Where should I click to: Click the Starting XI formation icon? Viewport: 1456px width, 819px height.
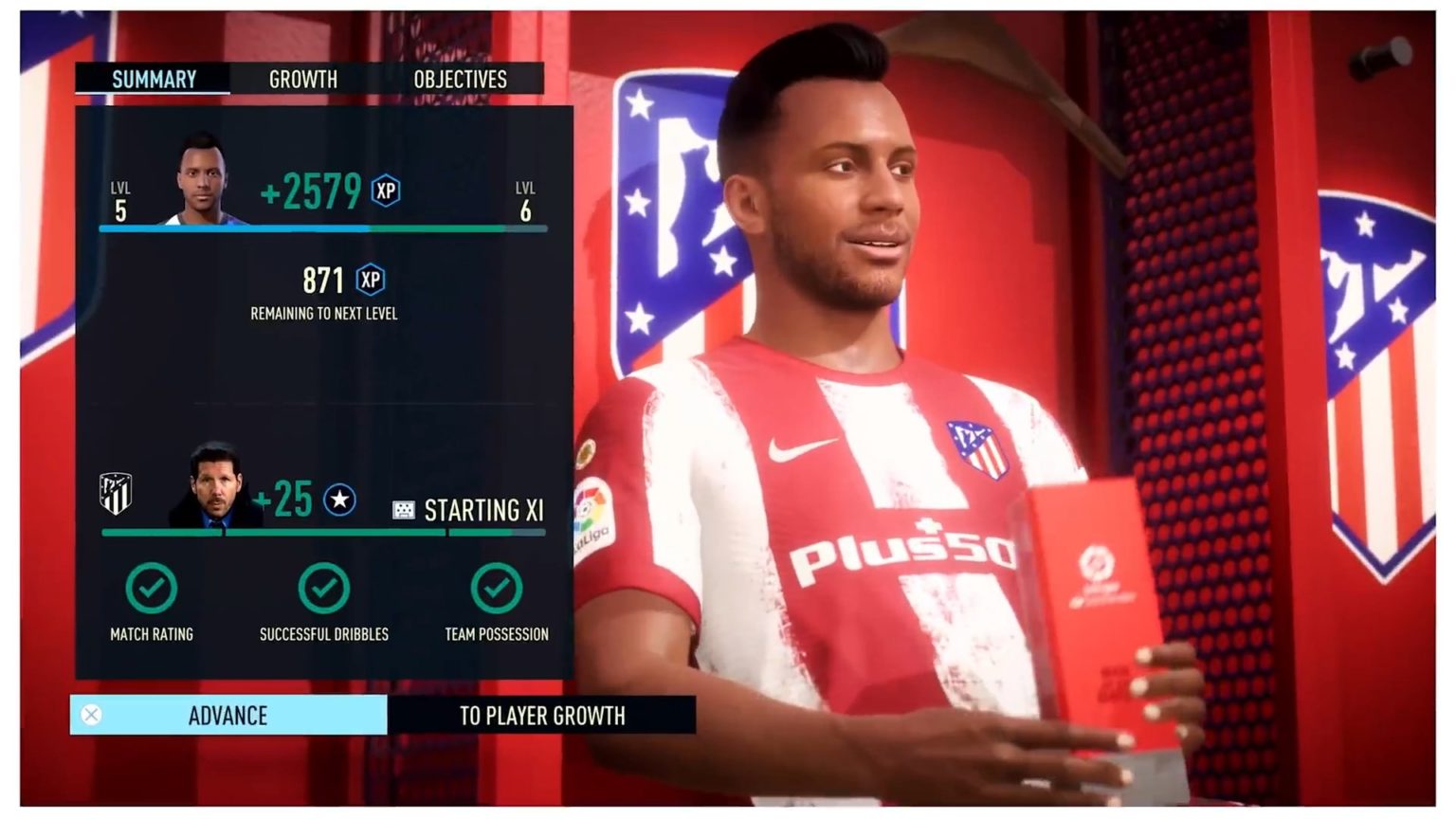(403, 510)
